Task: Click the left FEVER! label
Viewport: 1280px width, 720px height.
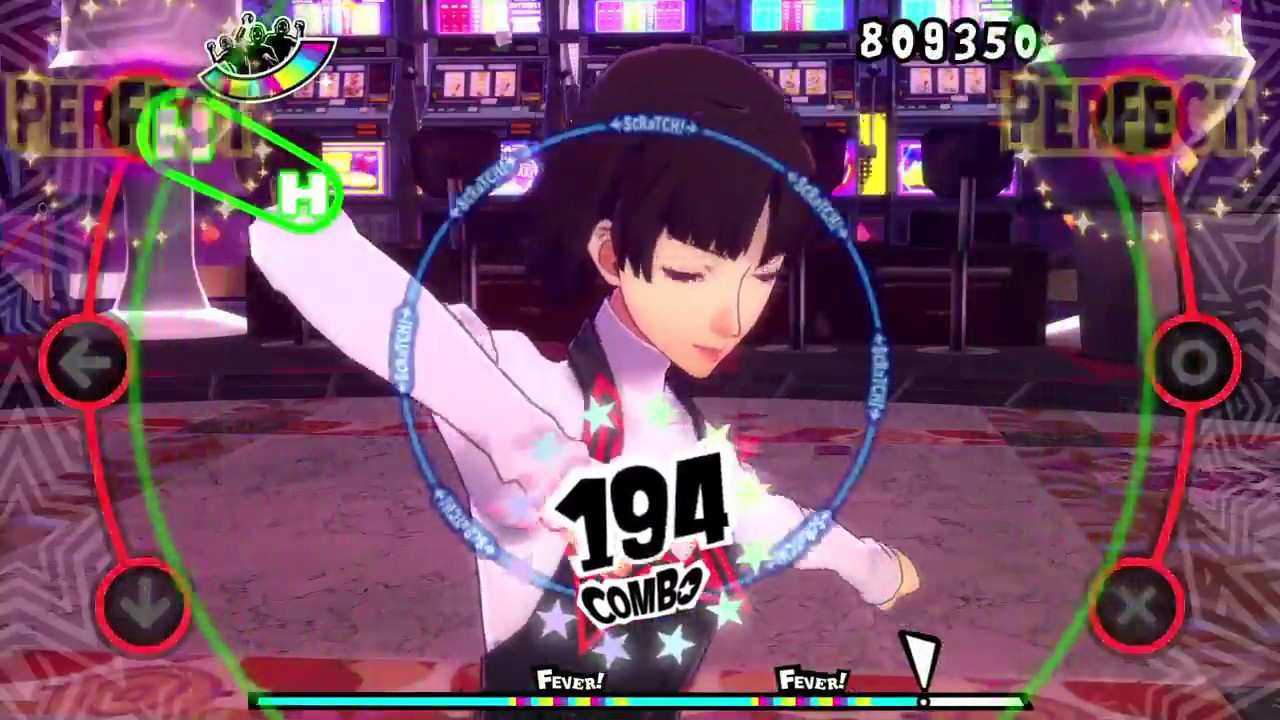Action: pos(570,683)
